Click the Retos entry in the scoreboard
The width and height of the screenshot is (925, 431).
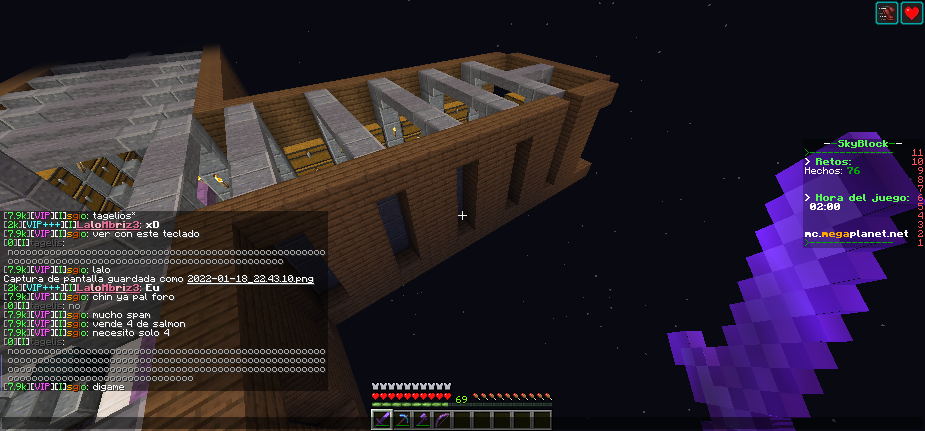click(832, 161)
